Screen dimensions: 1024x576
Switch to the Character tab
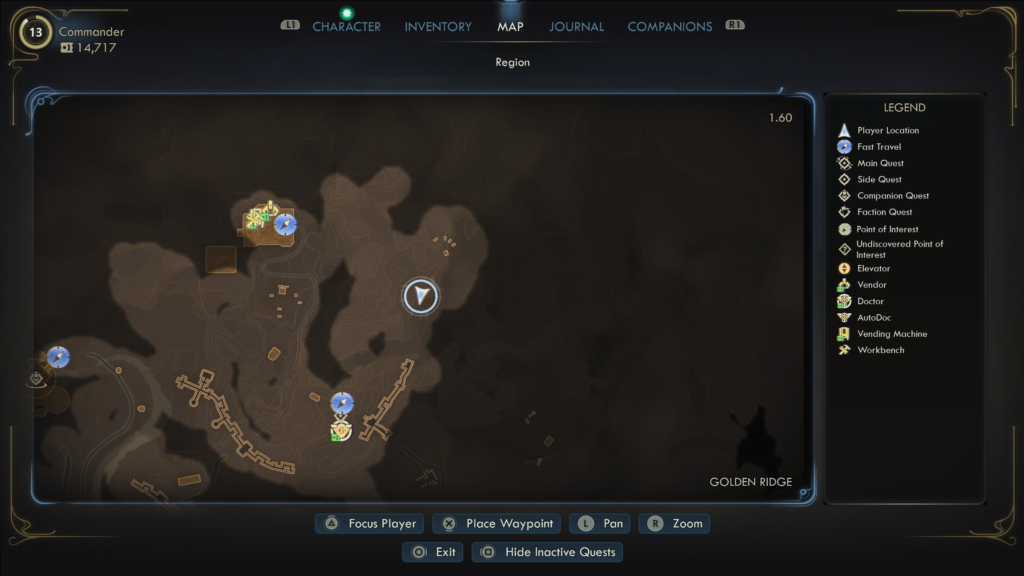point(346,27)
